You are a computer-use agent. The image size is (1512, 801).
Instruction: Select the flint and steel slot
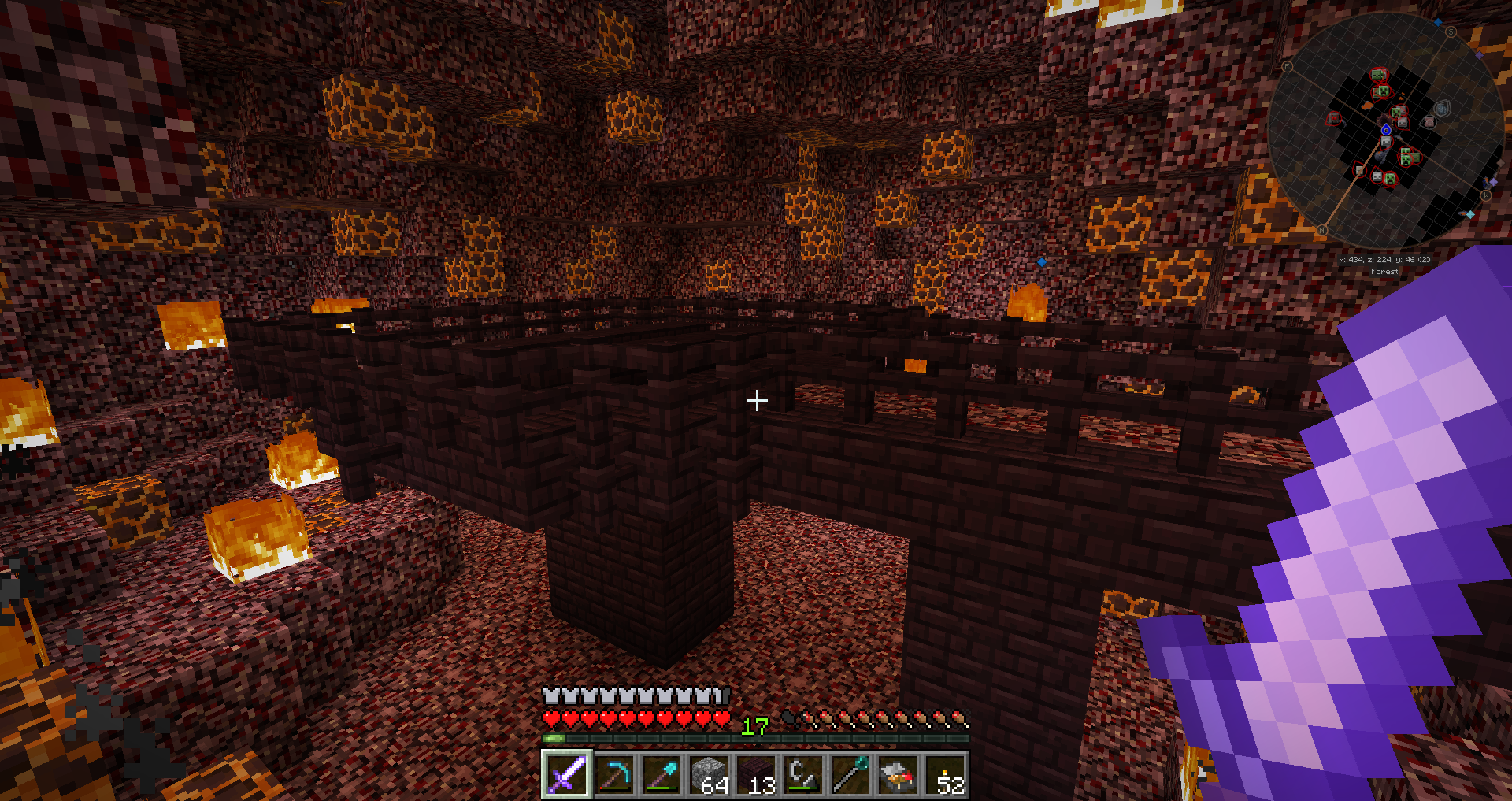click(x=803, y=774)
